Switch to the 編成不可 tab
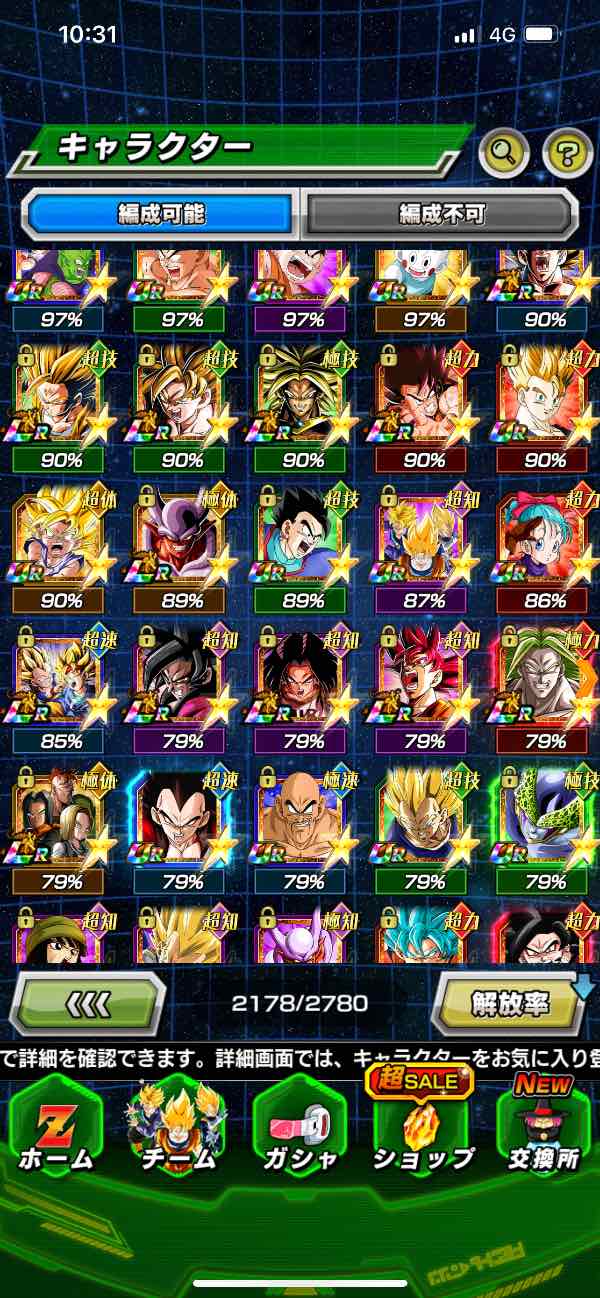The width and height of the screenshot is (600, 1298). tap(441, 214)
